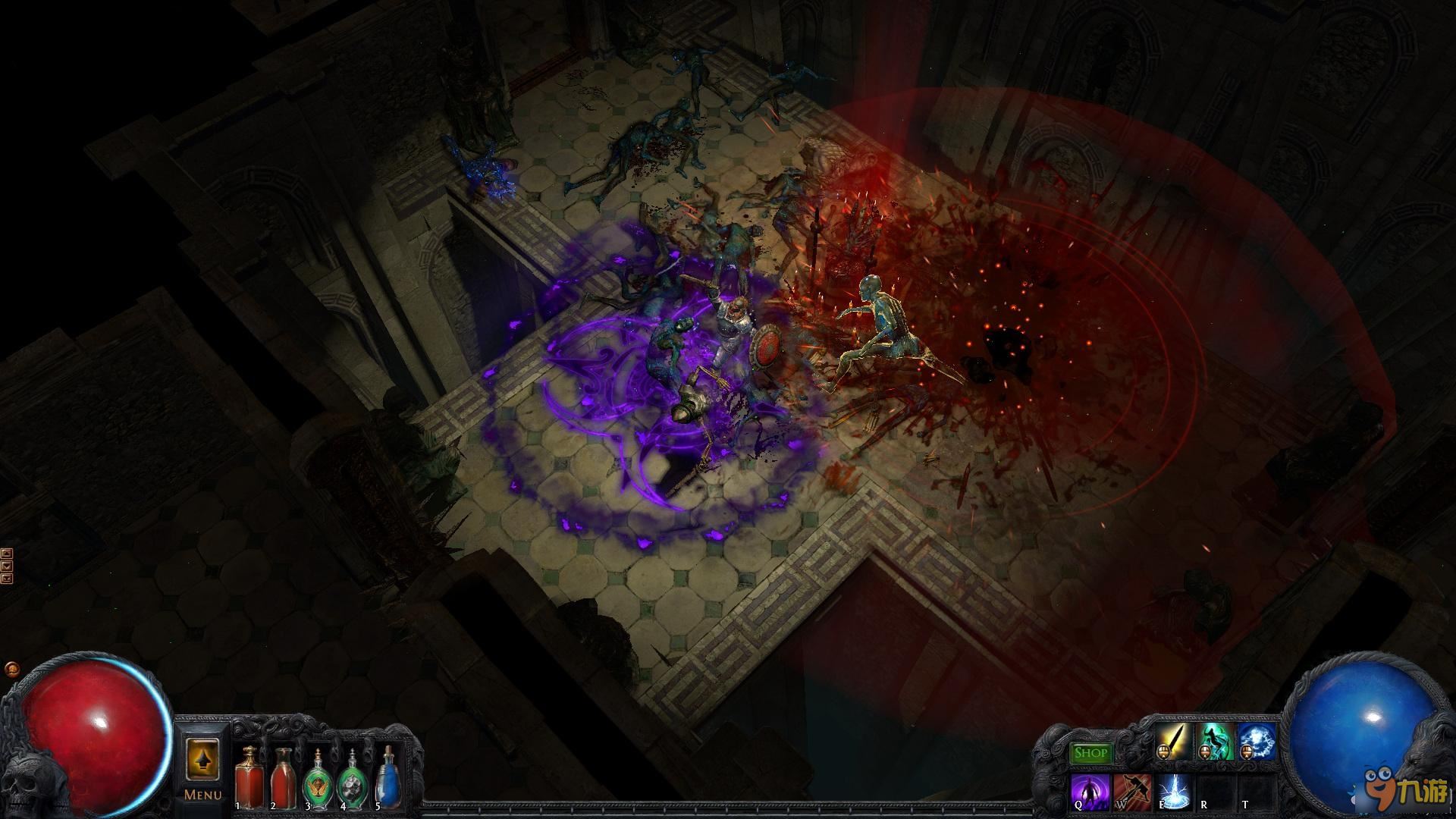Use the green flask with winged emblem

[317, 780]
